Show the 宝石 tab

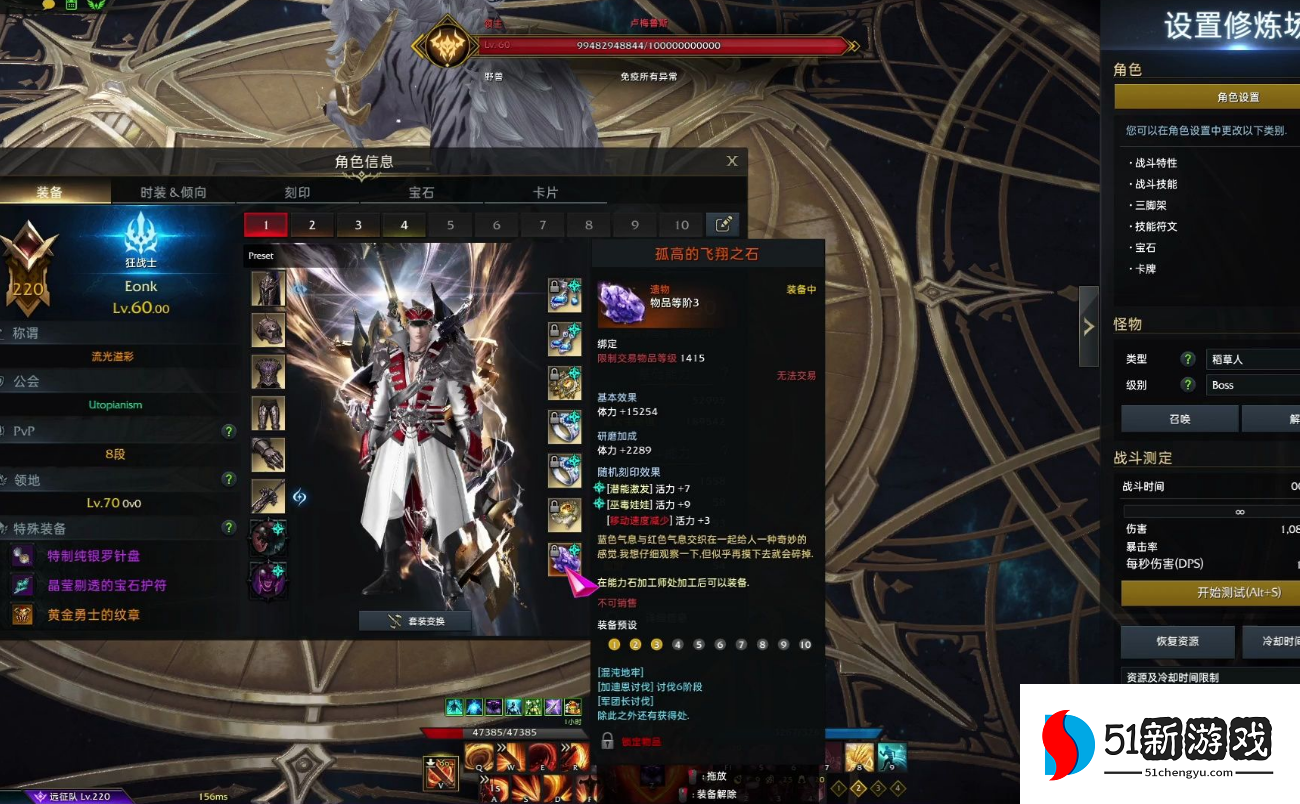point(421,192)
